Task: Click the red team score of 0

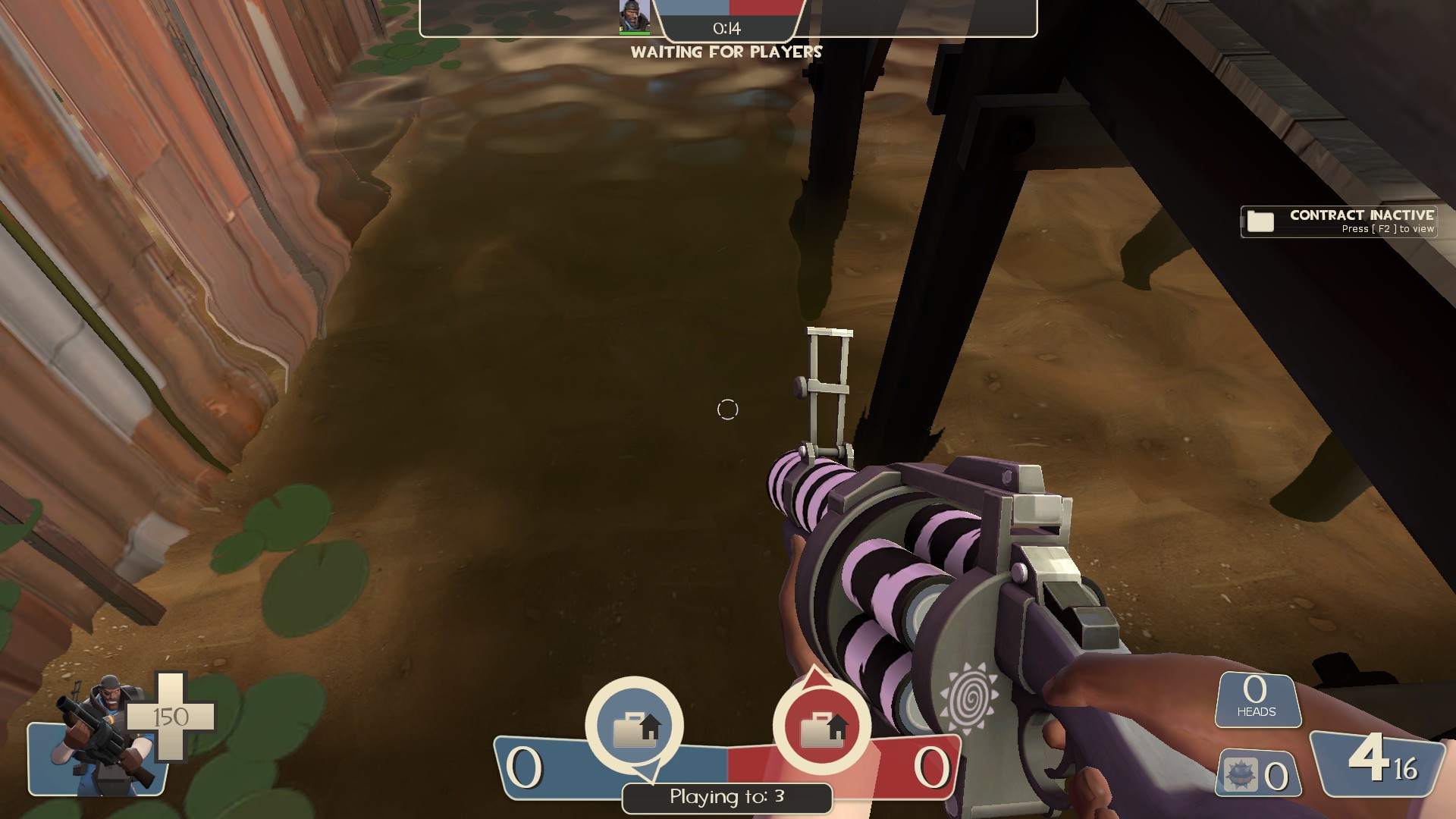Action: click(x=932, y=767)
